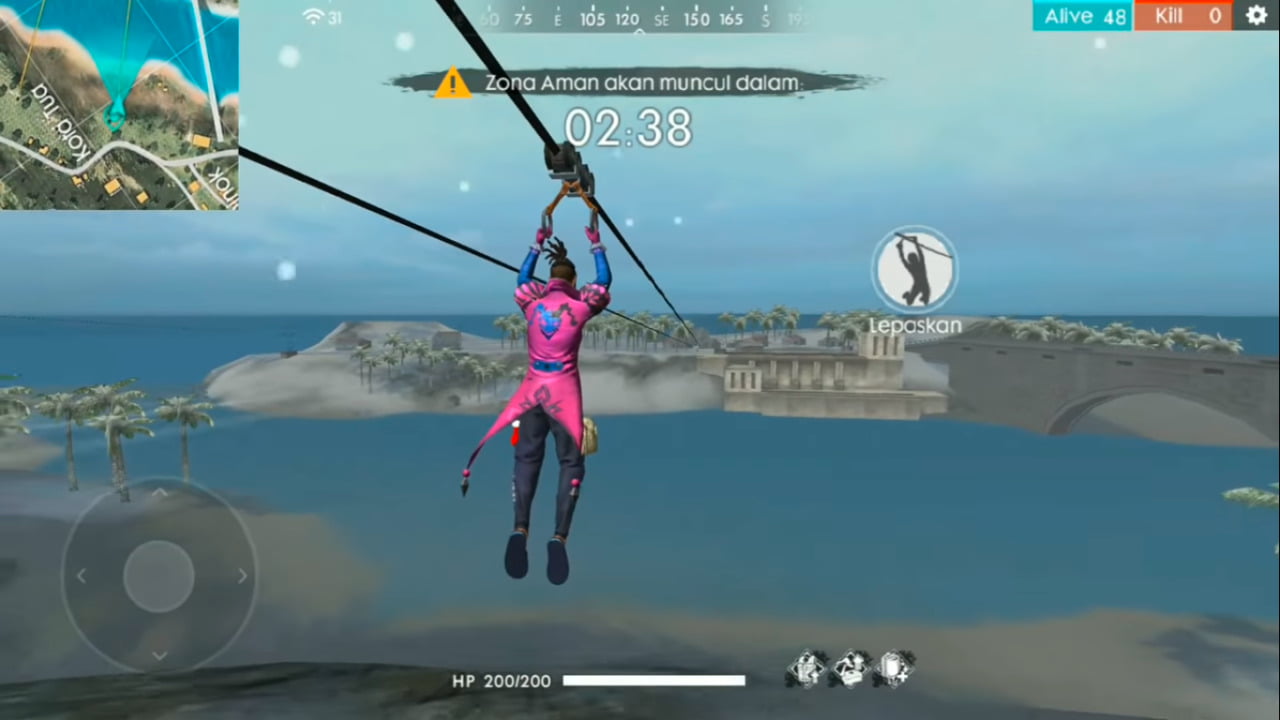Tap the Kill 0 counter
The width and height of the screenshot is (1280, 720).
coord(1184,16)
